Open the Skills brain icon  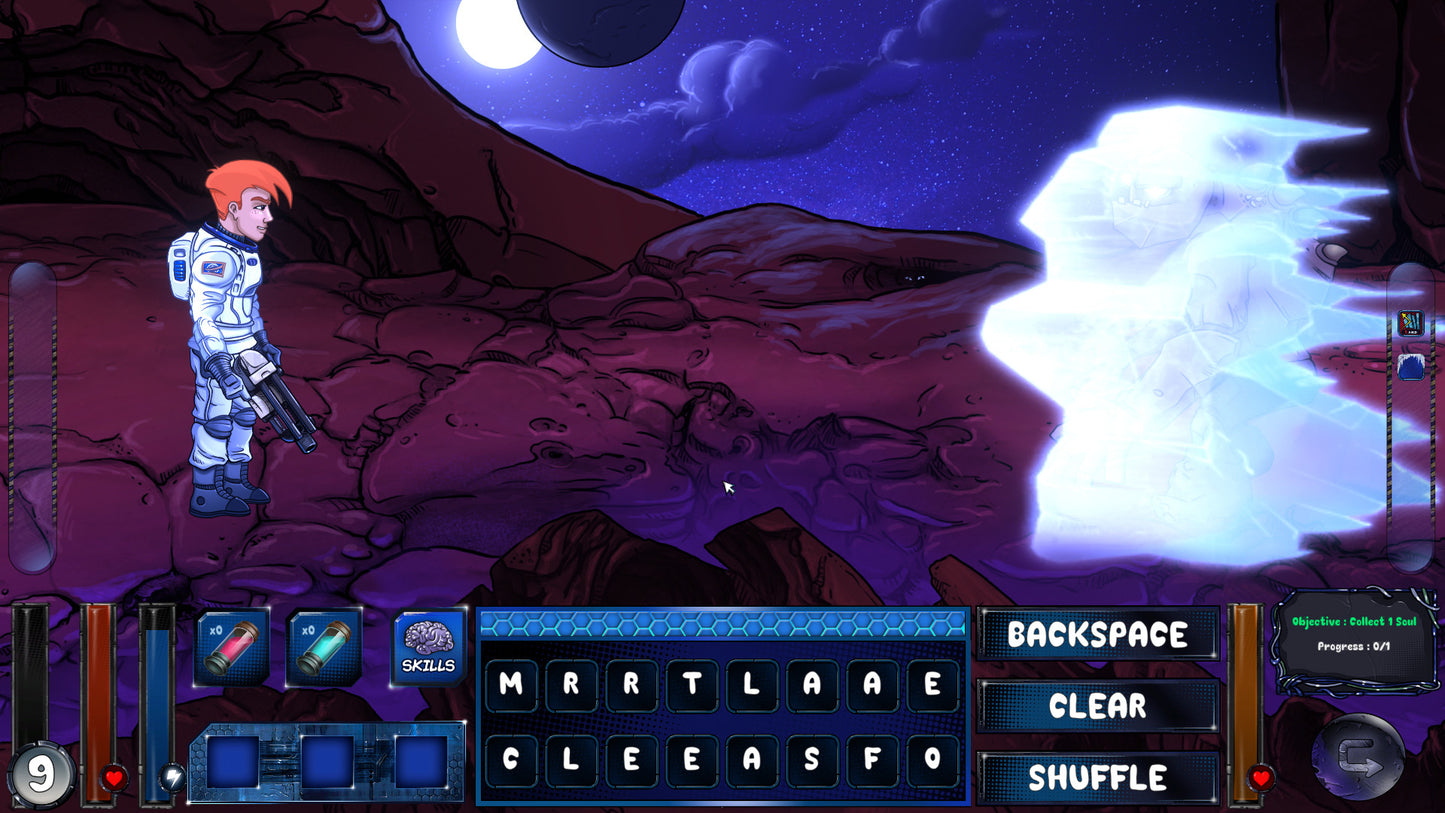pos(429,646)
